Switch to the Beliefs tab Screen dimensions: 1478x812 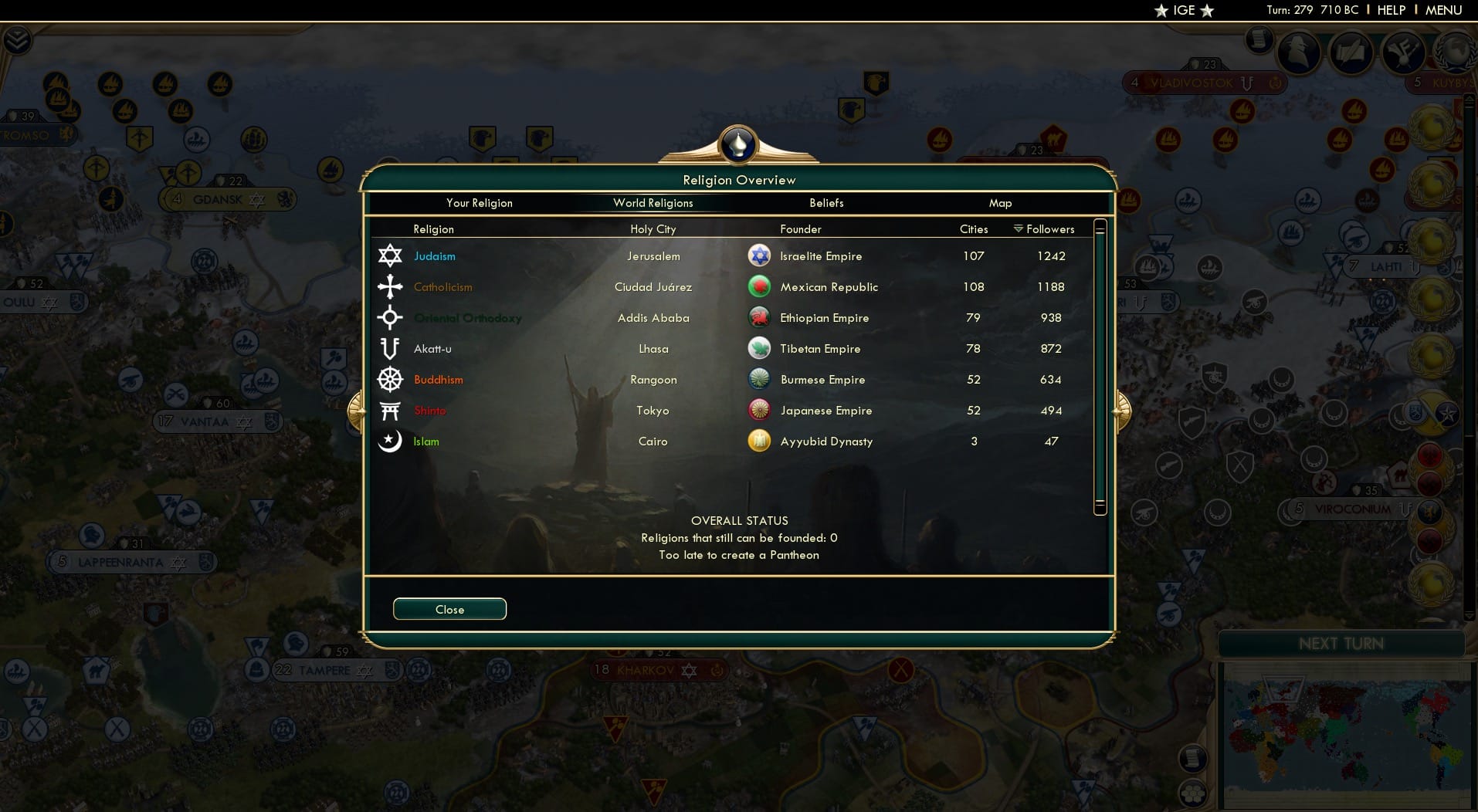pos(825,203)
